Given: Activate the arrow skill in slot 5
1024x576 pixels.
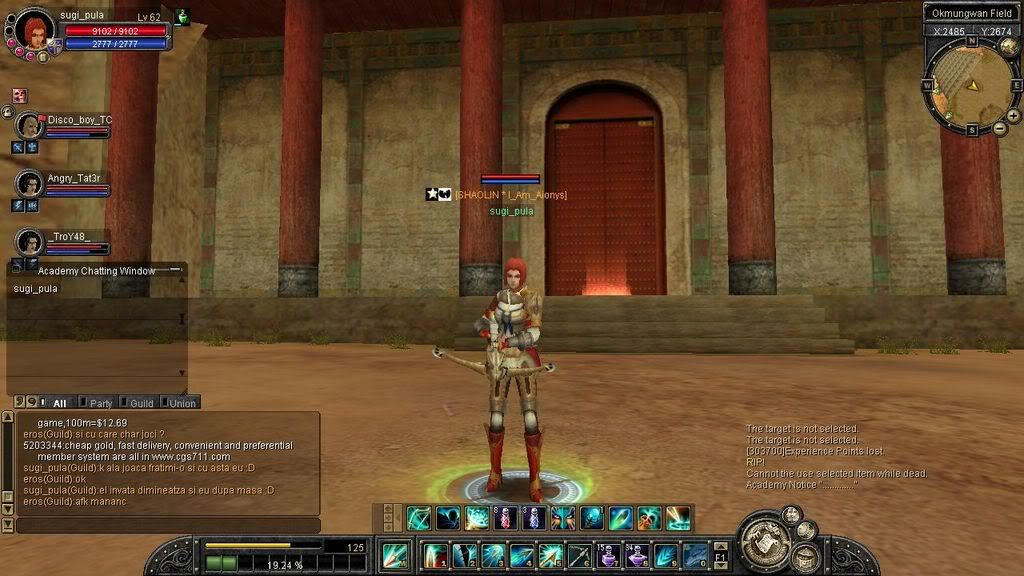Looking at the screenshot, I should point(550,555).
